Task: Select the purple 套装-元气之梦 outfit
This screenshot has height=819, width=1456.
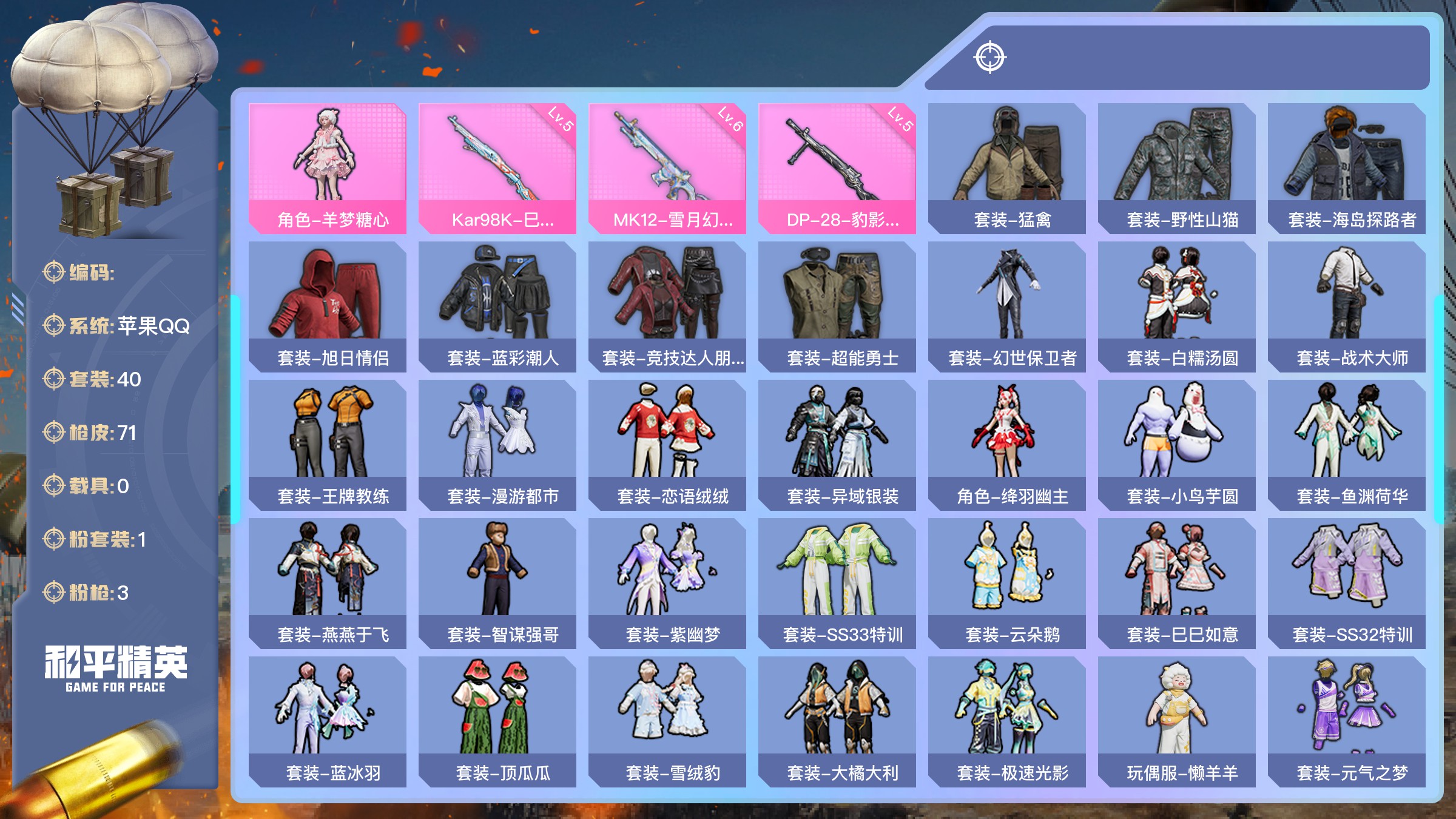Action: [1347, 721]
